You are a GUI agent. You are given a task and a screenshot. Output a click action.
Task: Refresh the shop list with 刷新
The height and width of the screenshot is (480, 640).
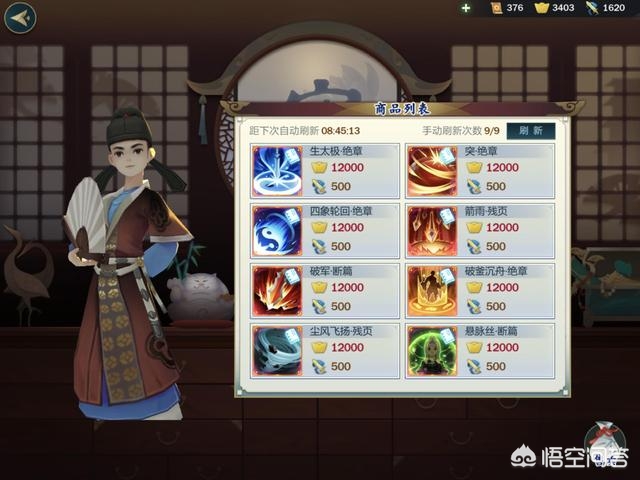pyautogui.click(x=531, y=130)
